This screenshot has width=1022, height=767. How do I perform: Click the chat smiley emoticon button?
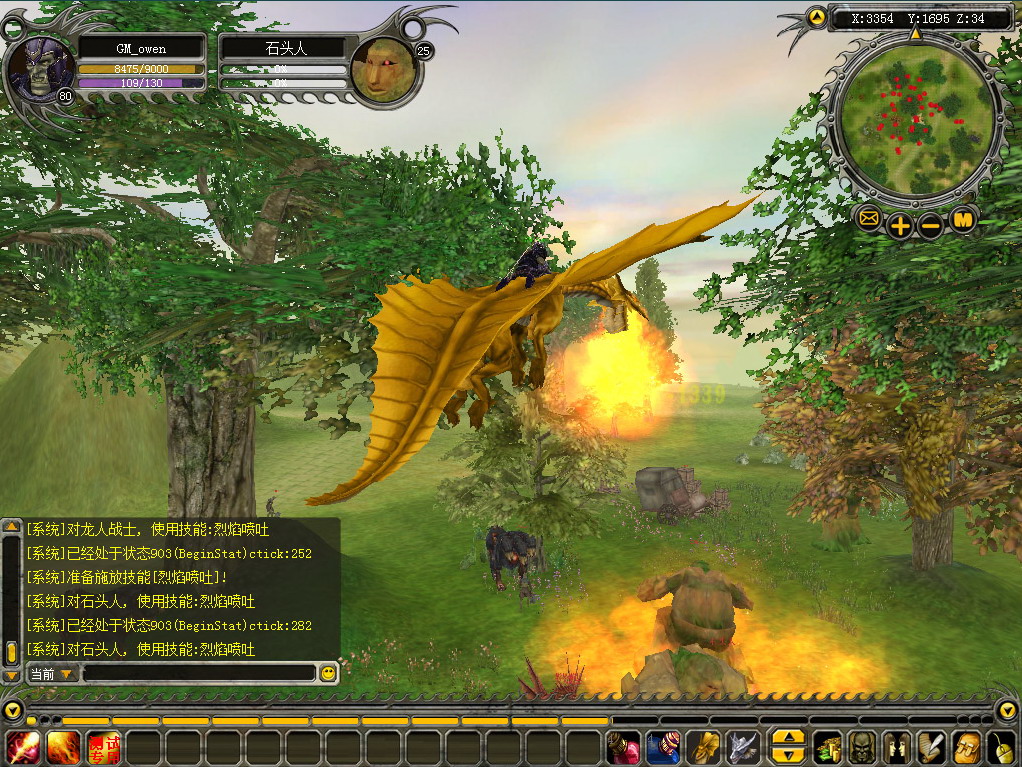(327, 674)
